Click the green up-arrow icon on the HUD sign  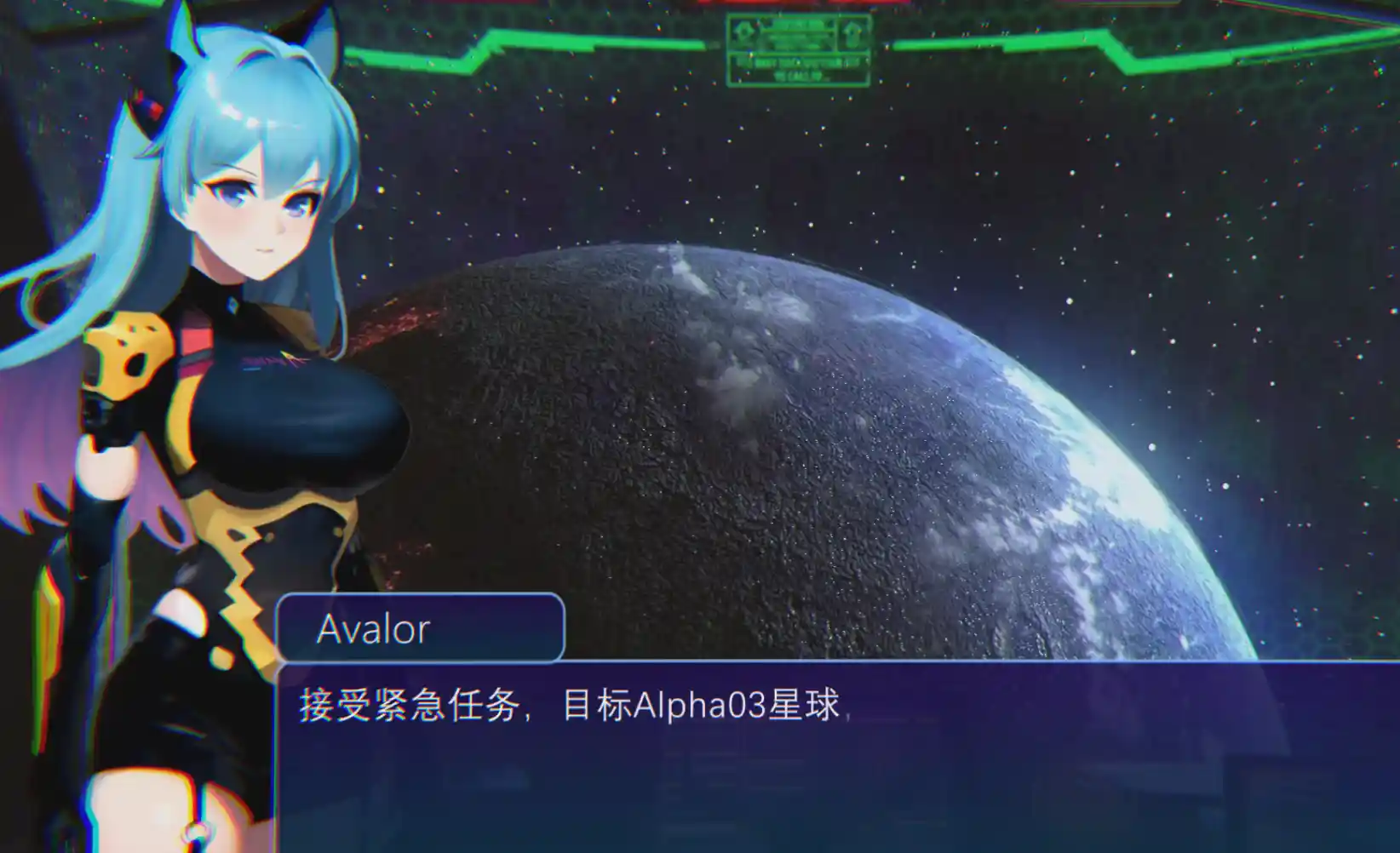point(852,34)
